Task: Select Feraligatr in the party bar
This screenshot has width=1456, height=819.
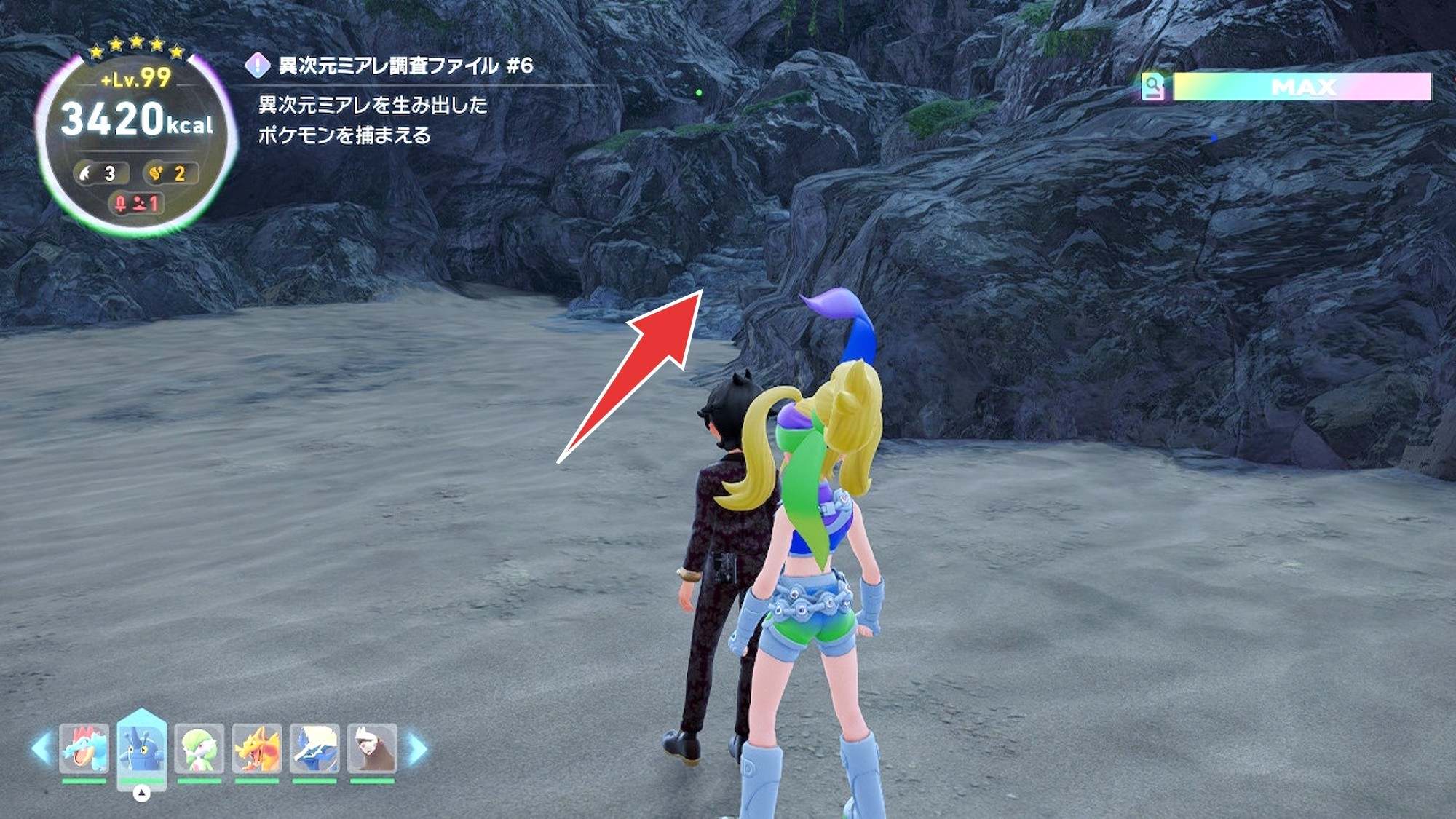Action: coord(84,748)
